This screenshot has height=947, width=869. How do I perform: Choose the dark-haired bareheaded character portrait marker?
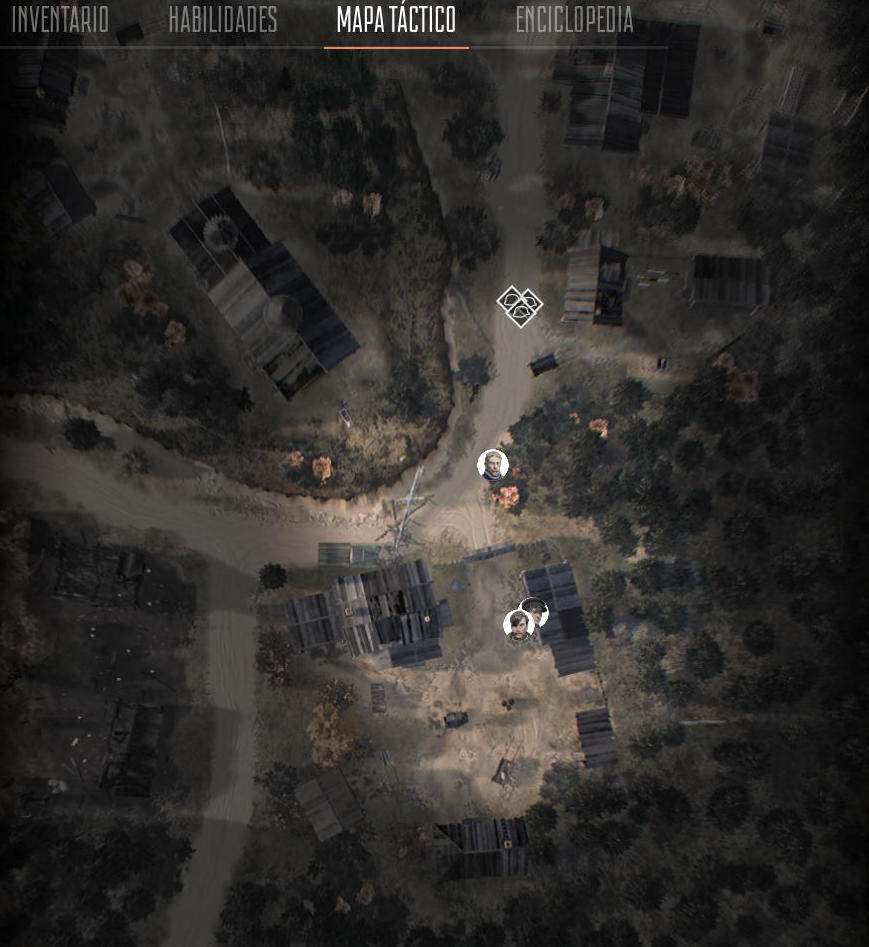[x=517, y=626]
